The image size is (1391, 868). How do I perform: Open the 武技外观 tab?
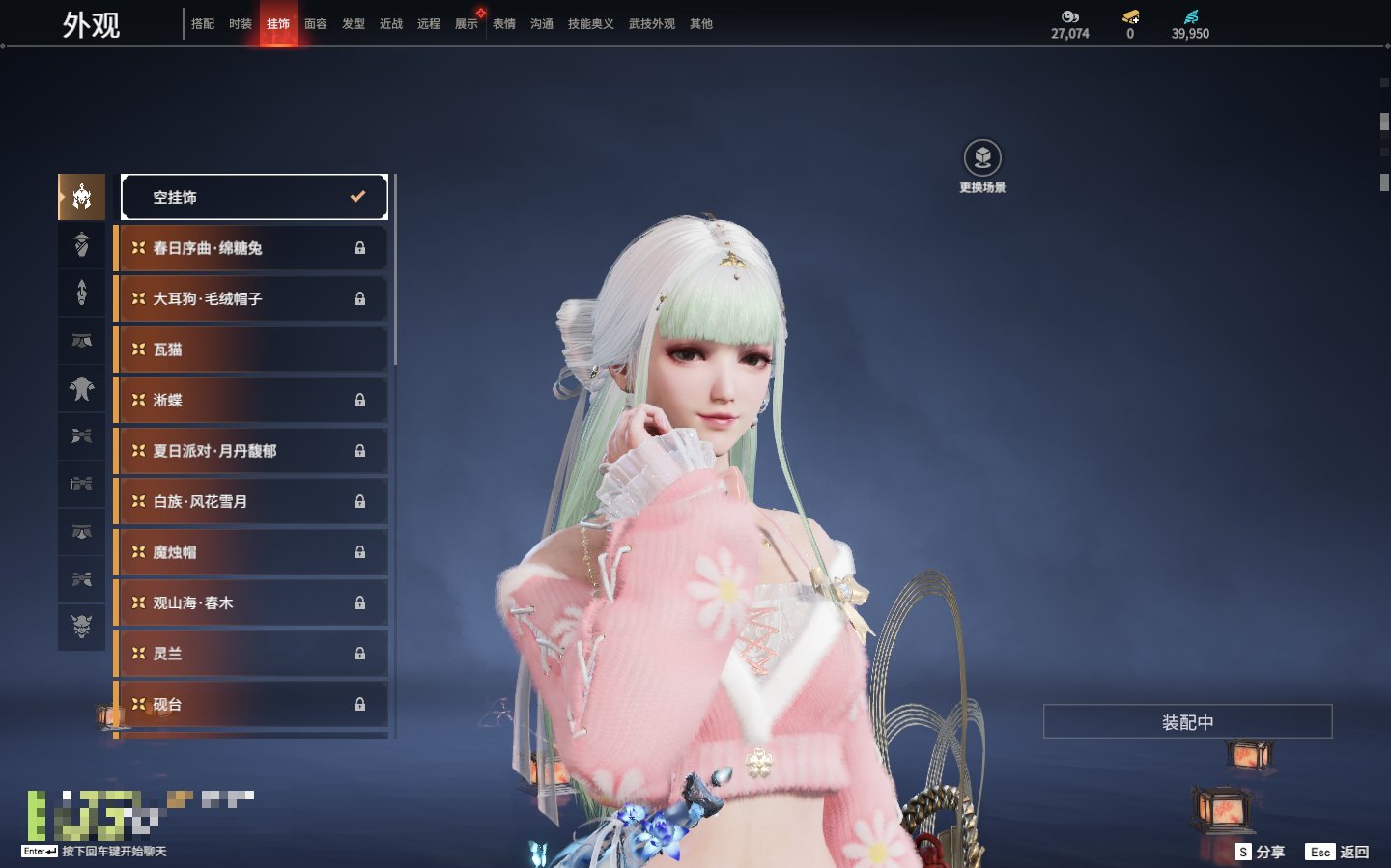[x=652, y=24]
